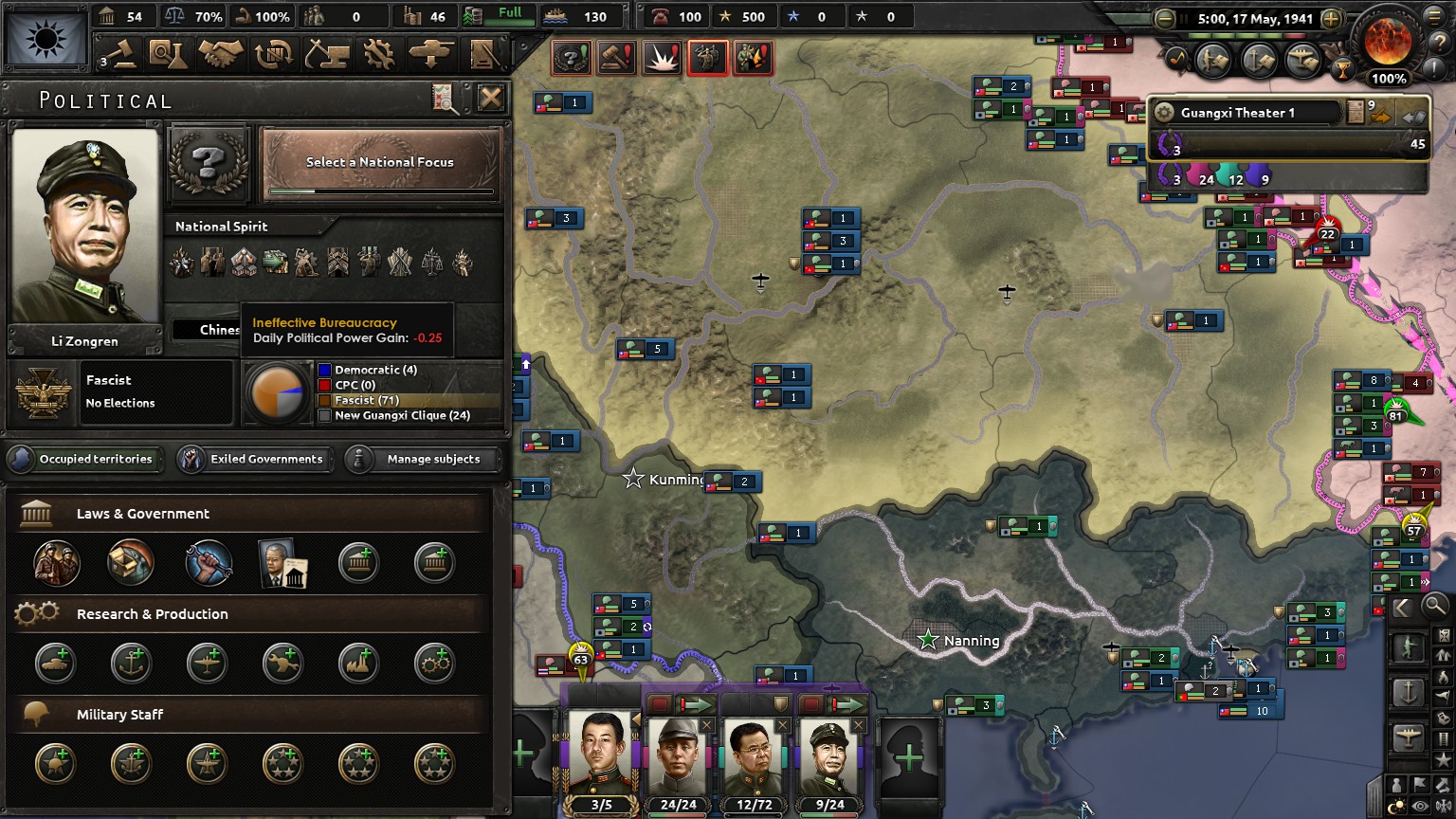The image size is (1456, 819).
Task: Open the Construction menu icon
Action: [327, 55]
